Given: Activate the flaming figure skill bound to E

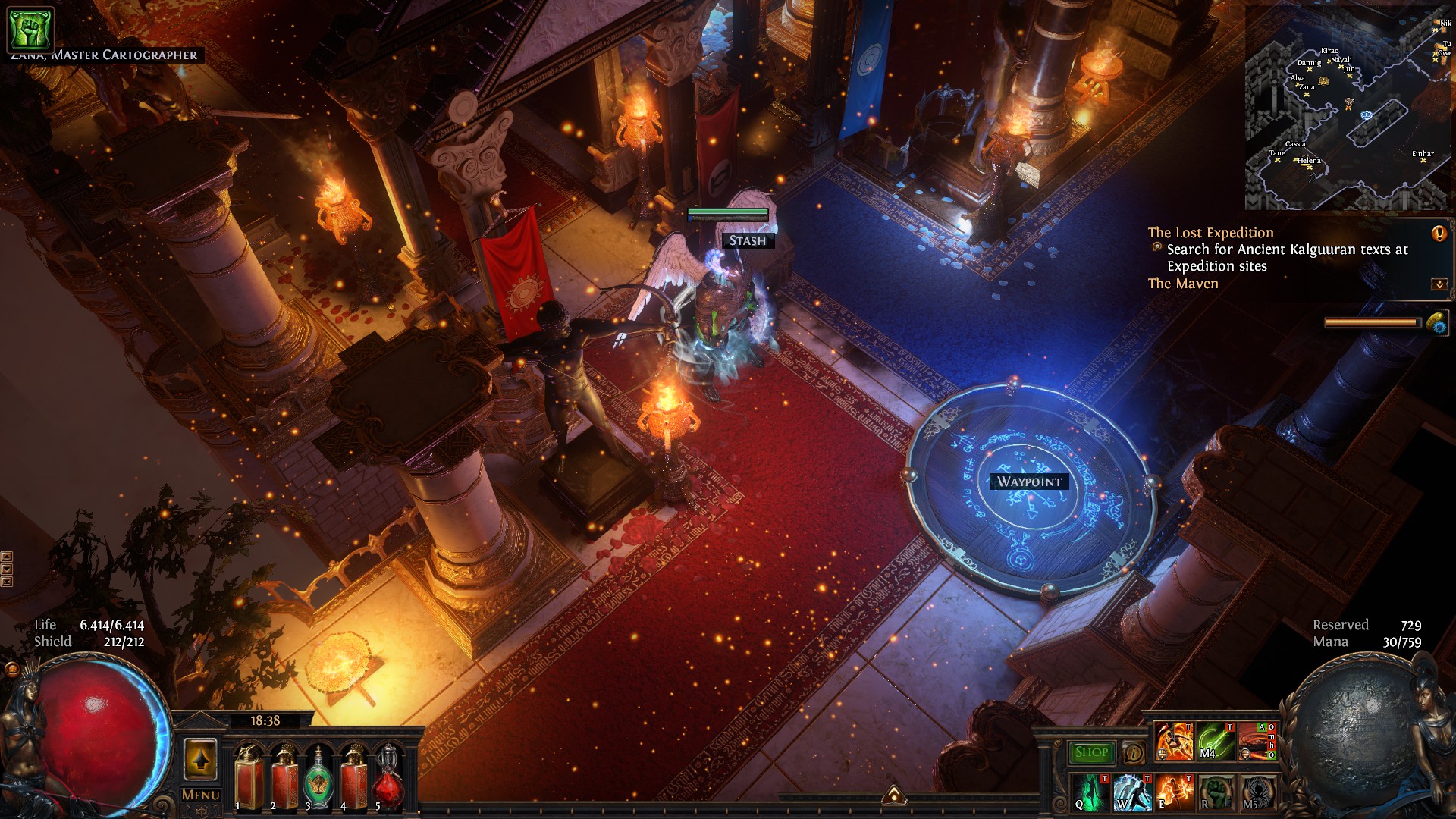Looking at the screenshot, I should pos(1174,792).
